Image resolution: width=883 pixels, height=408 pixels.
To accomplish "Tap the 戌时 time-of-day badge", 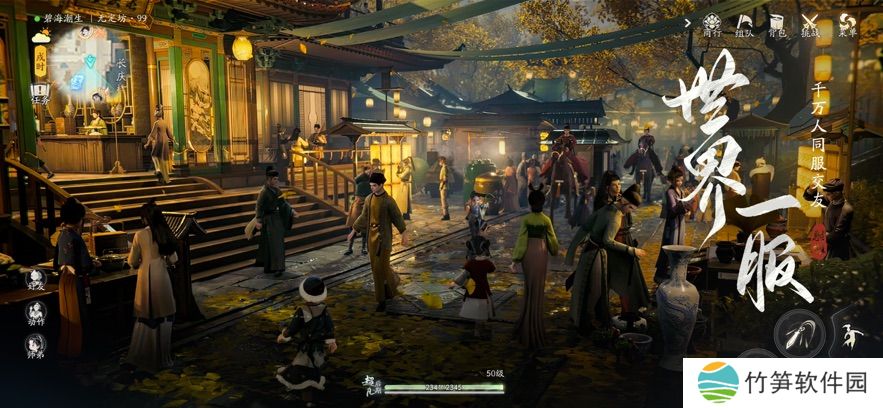I will (41, 61).
